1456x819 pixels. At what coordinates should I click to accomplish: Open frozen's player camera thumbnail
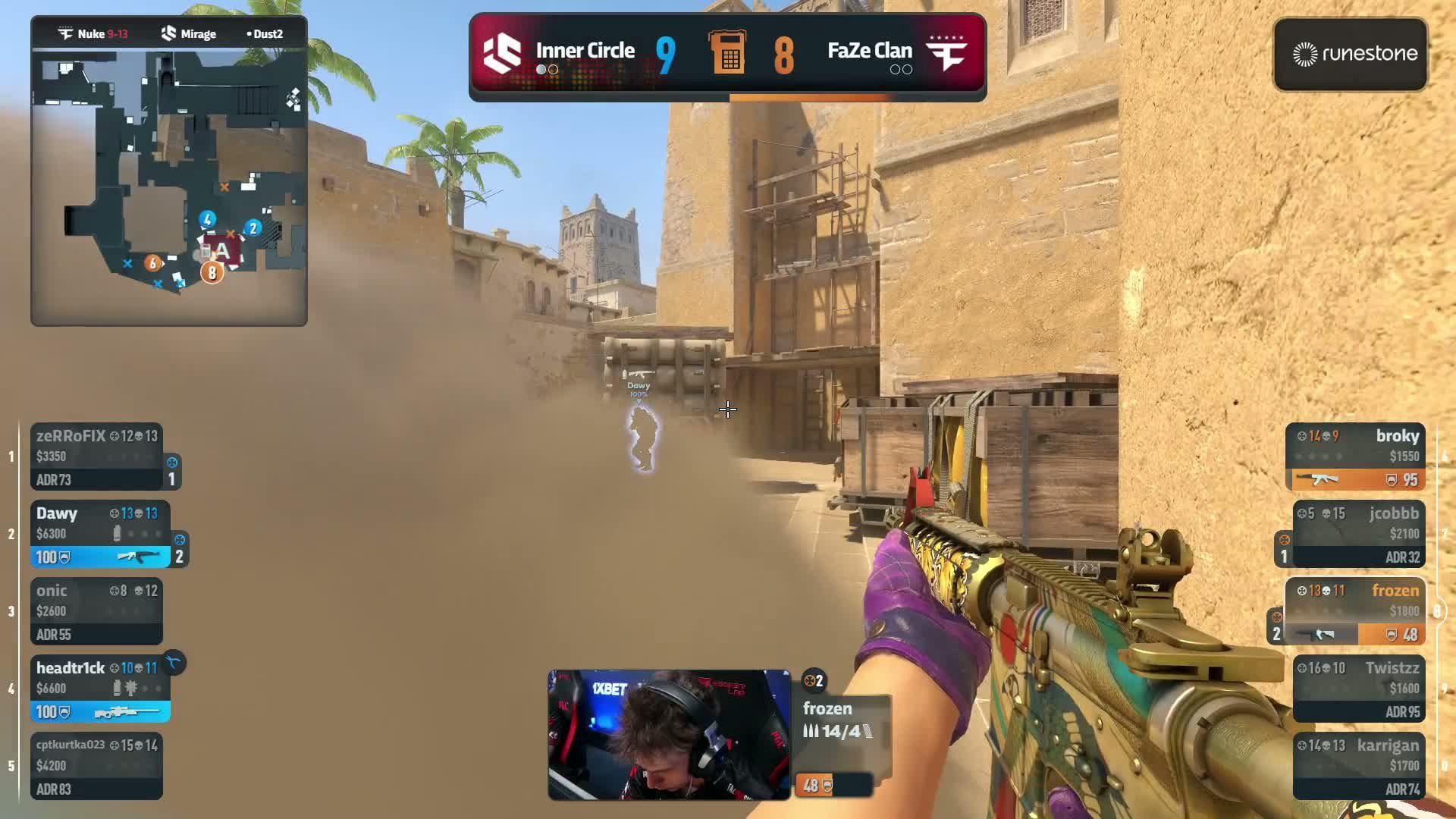669,734
